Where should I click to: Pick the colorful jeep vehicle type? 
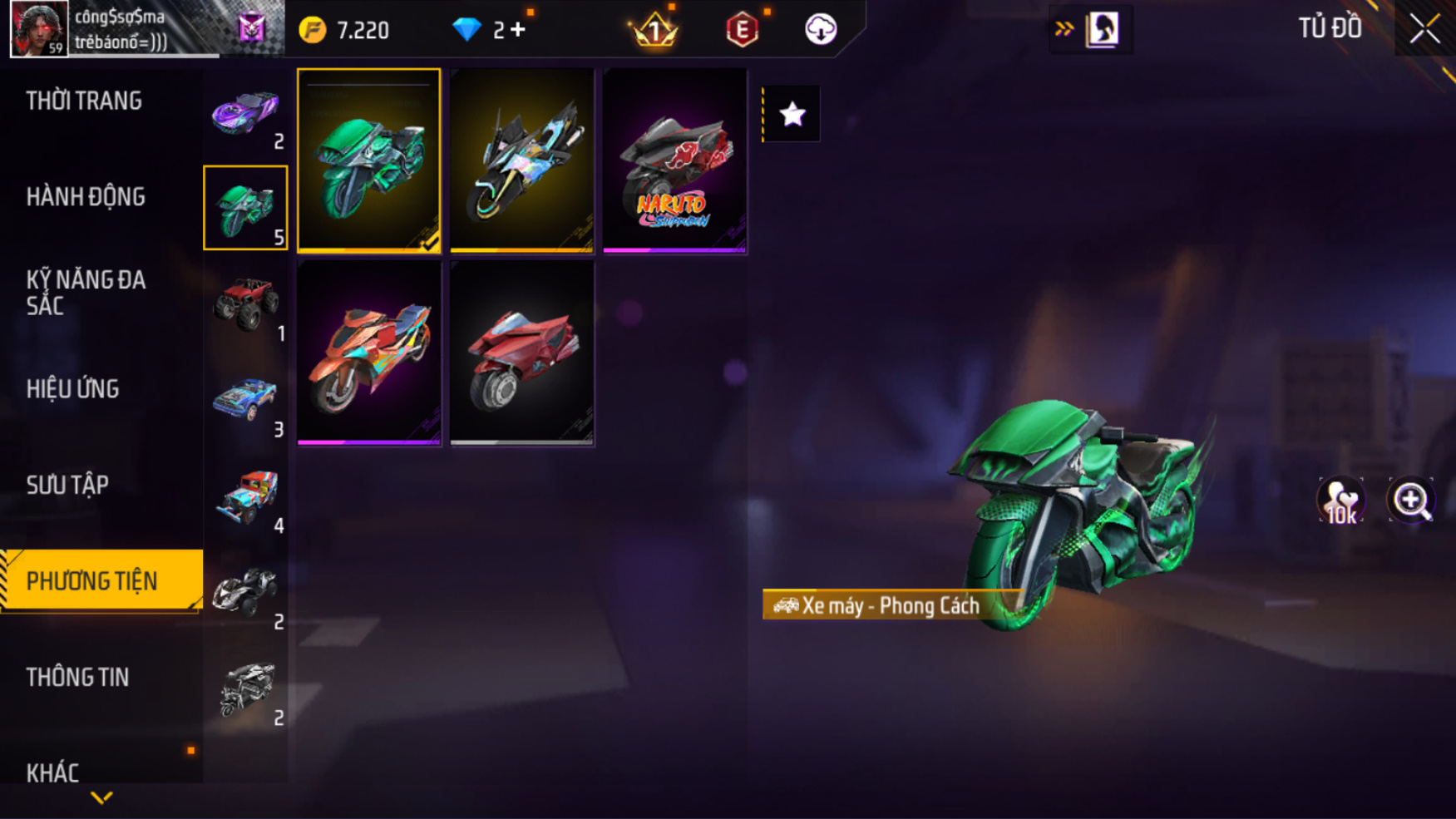pyautogui.click(x=245, y=497)
